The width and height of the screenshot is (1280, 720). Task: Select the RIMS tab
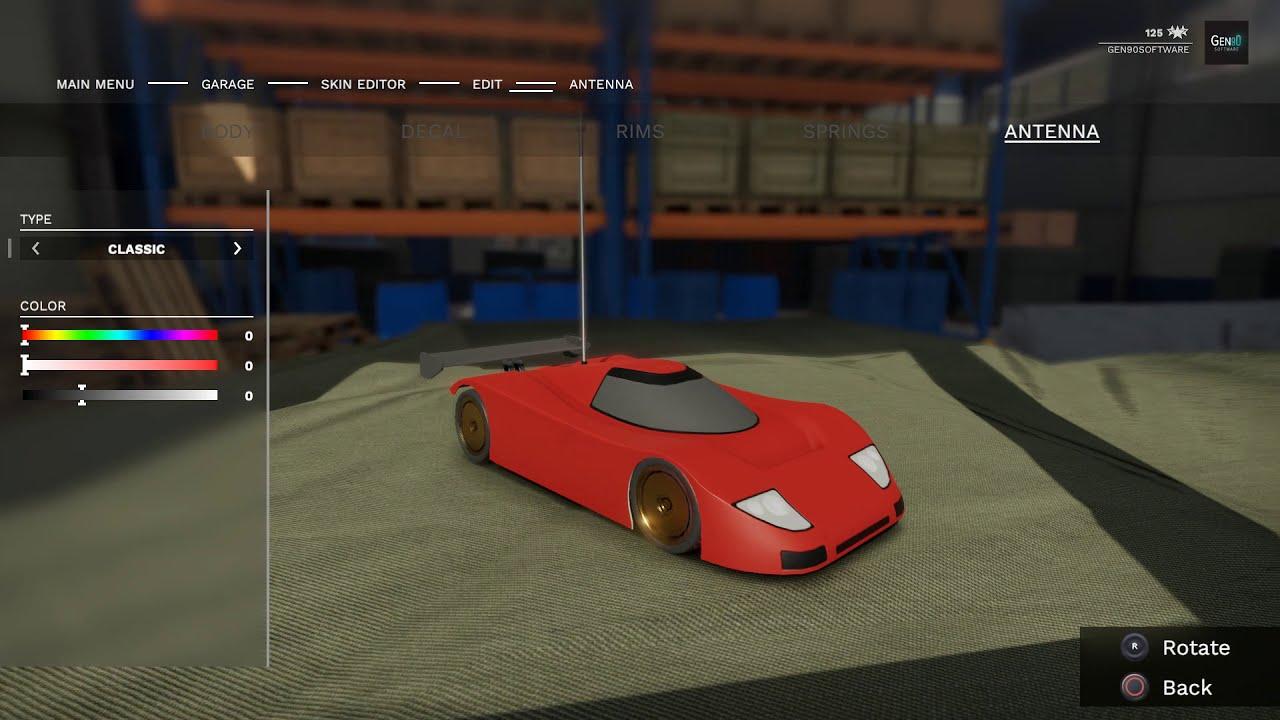click(639, 131)
